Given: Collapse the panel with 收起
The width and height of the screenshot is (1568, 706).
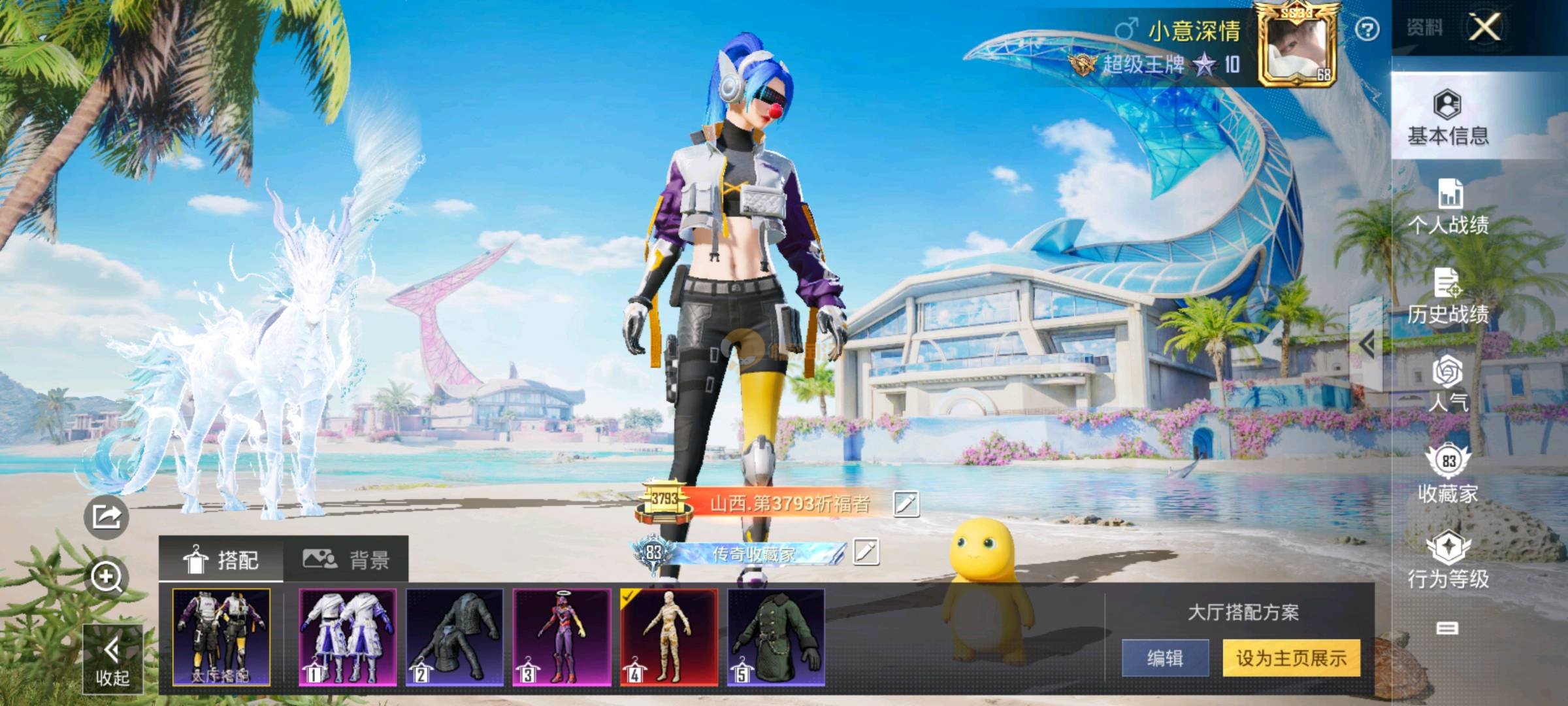Looking at the screenshot, I should 112,659.
